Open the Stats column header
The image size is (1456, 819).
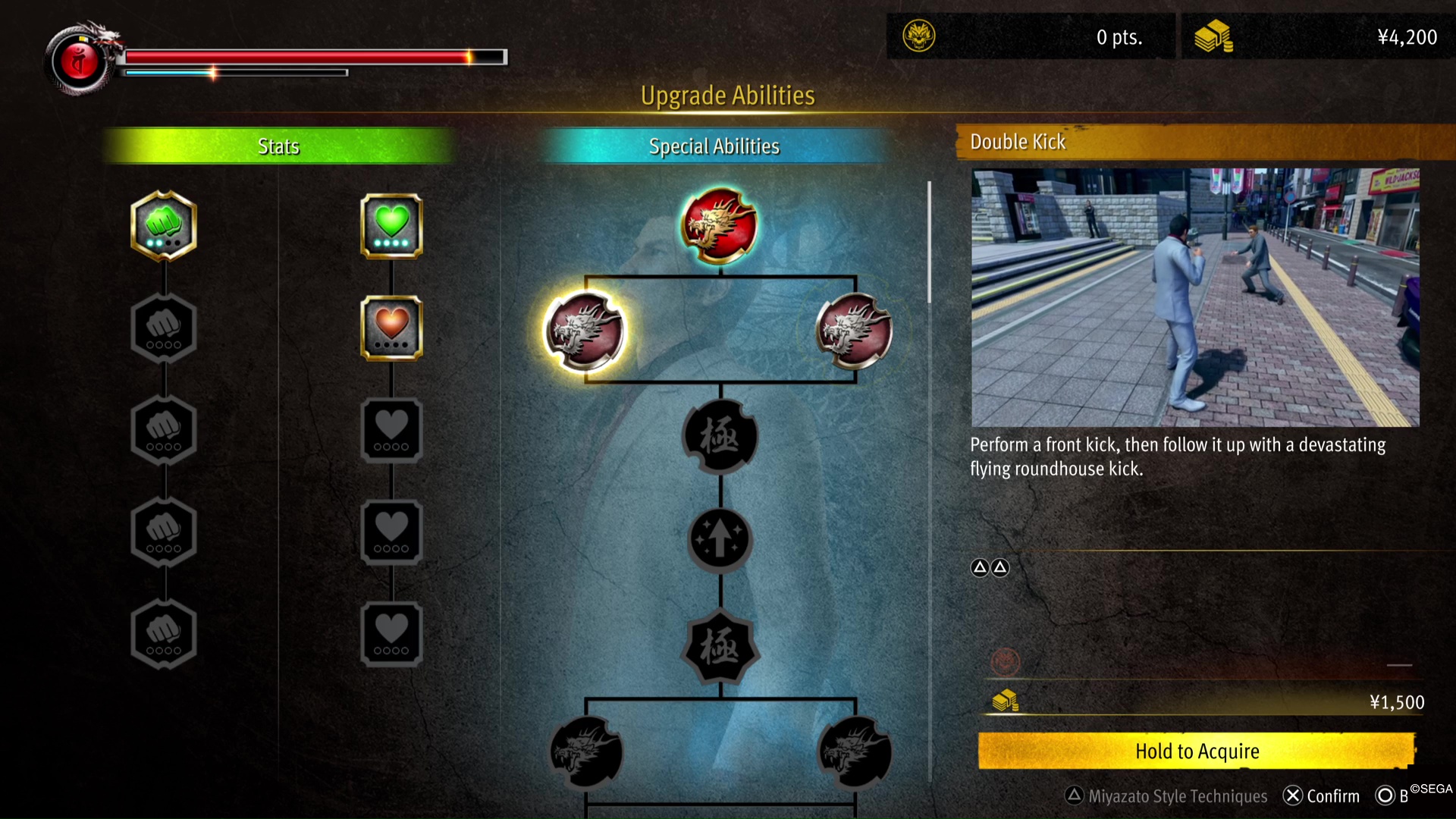tap(278, 146)
